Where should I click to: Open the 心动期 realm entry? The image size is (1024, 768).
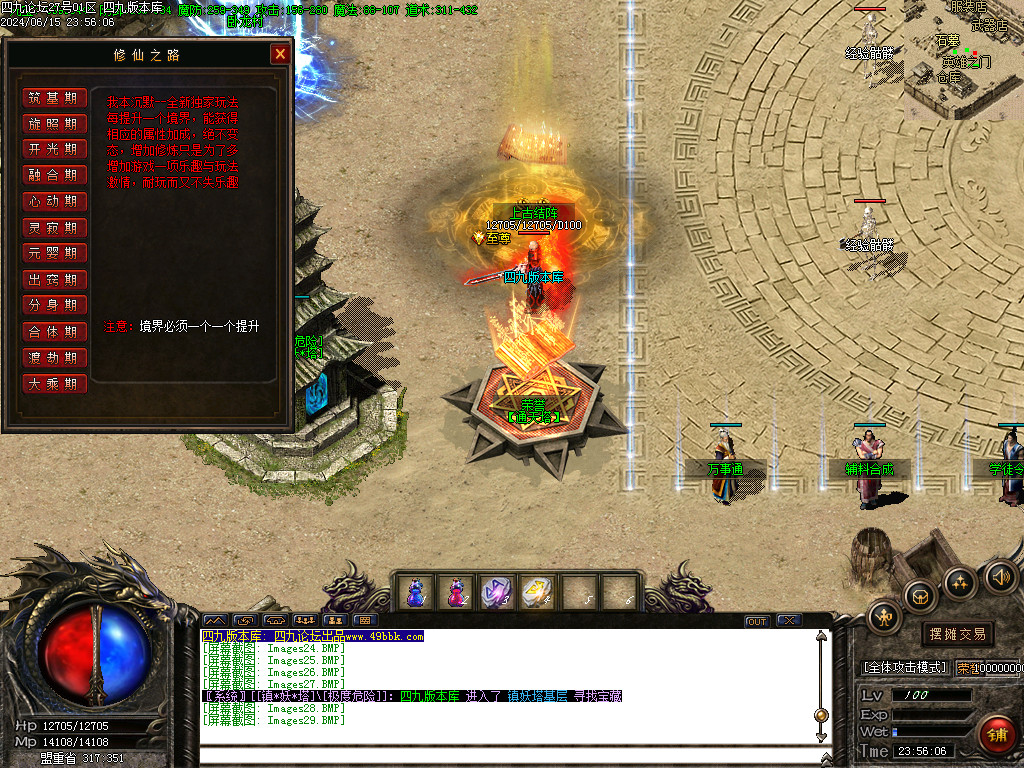tap(54, 201)
